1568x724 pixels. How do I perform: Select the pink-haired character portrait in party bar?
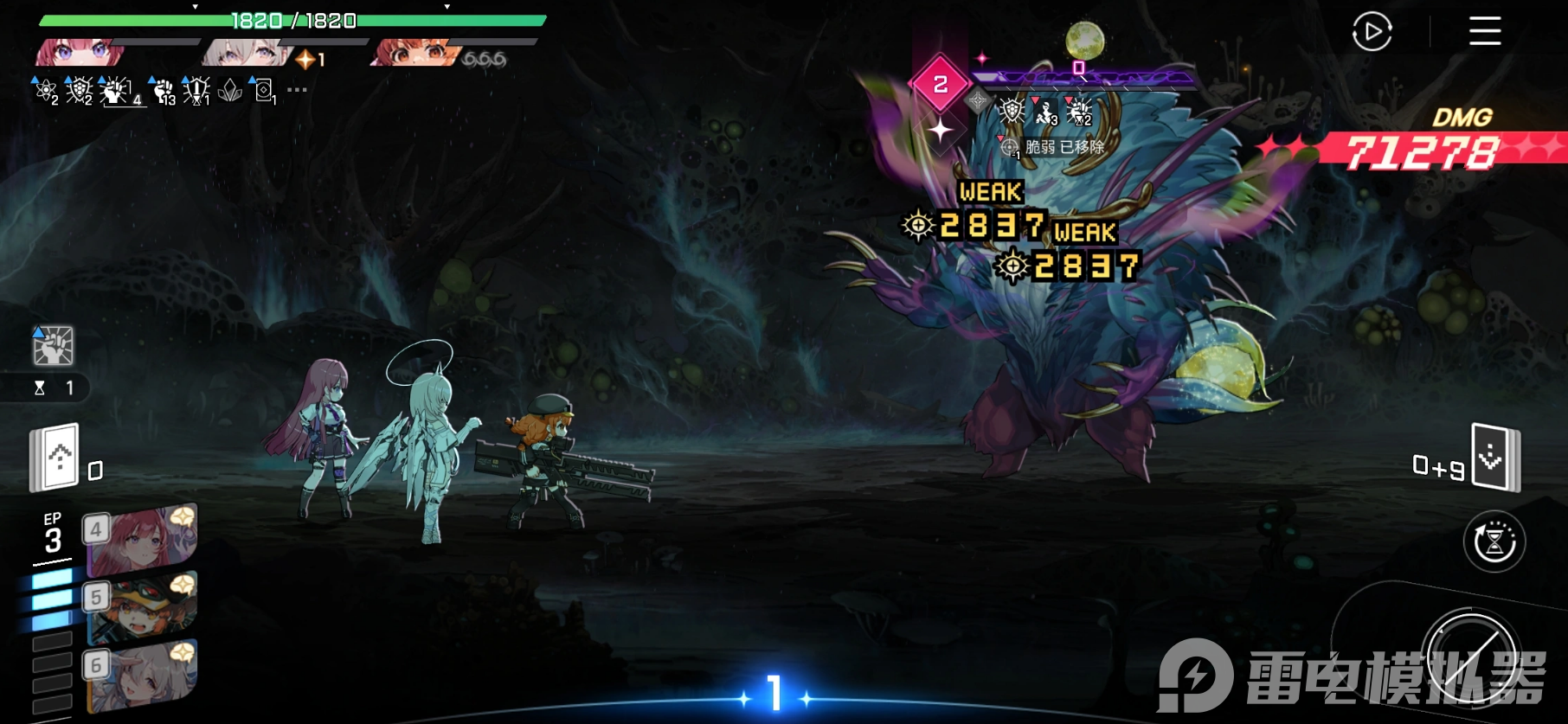point(80,54)
